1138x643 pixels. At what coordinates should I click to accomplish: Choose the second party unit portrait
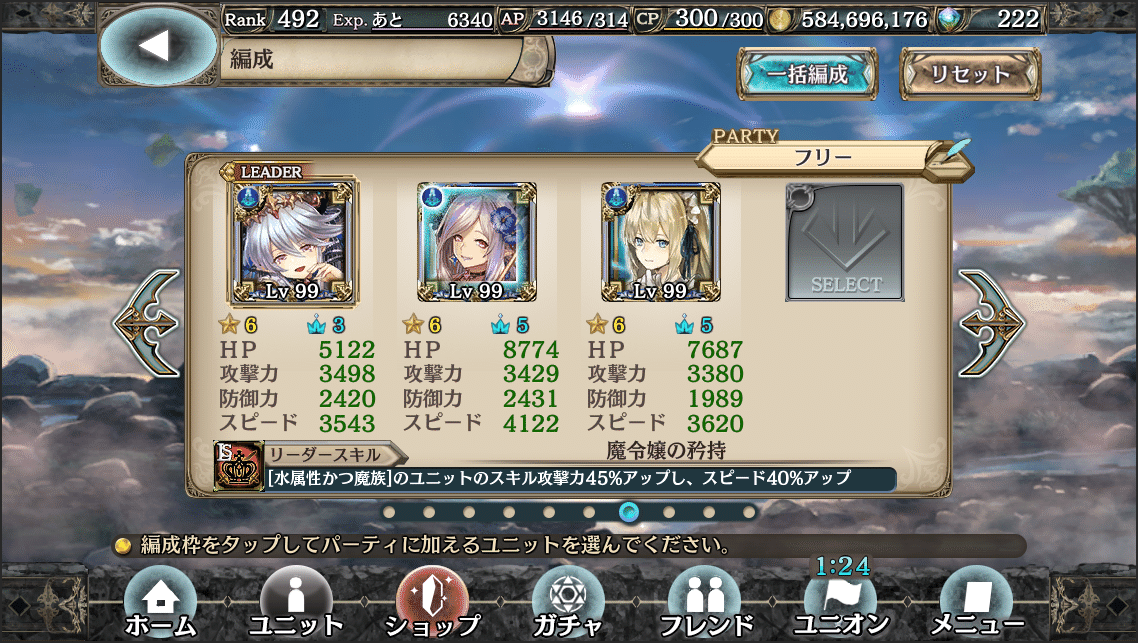click(x=476, y=242)
